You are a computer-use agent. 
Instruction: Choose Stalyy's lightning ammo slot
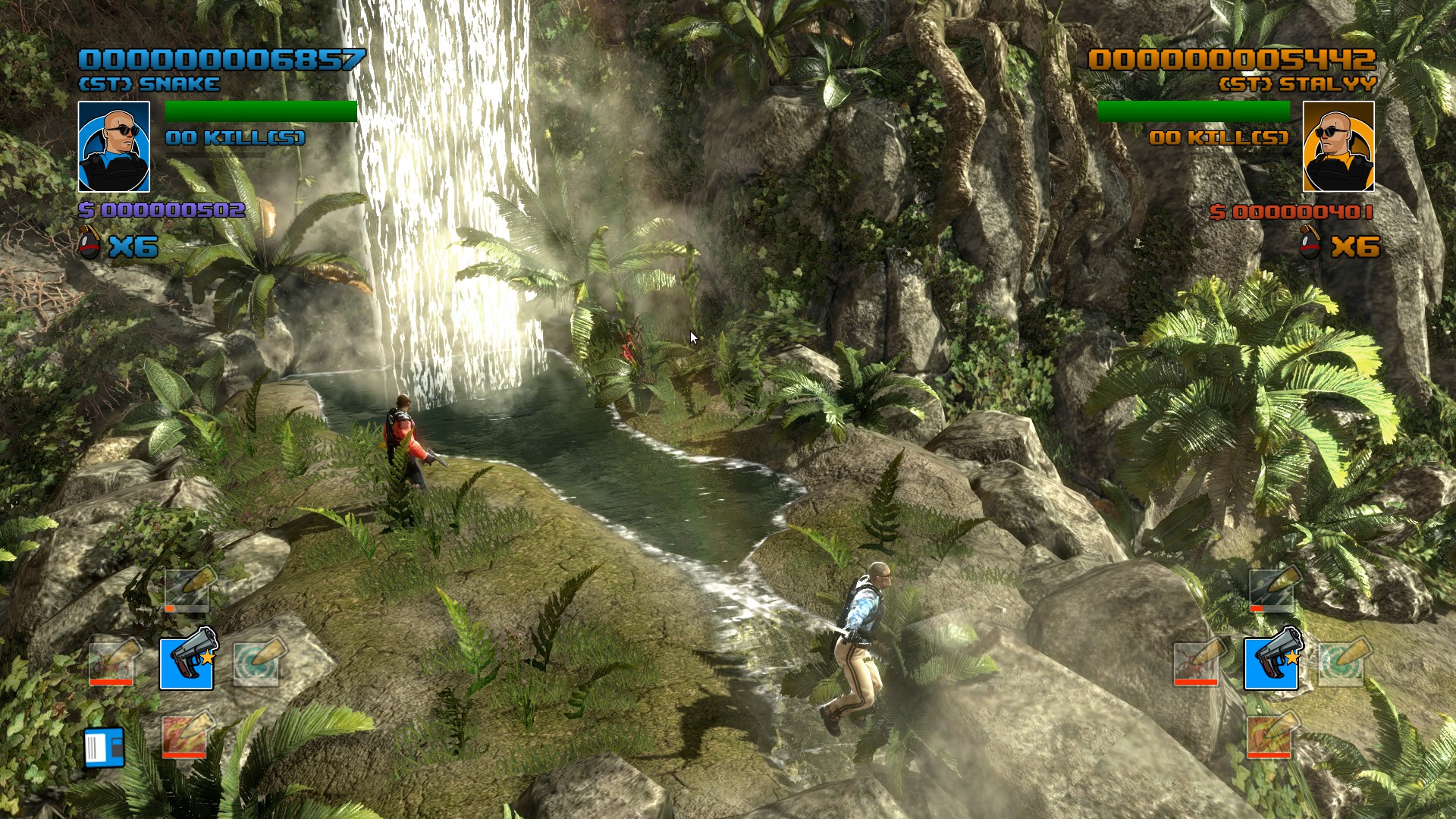pos(1272,590)
